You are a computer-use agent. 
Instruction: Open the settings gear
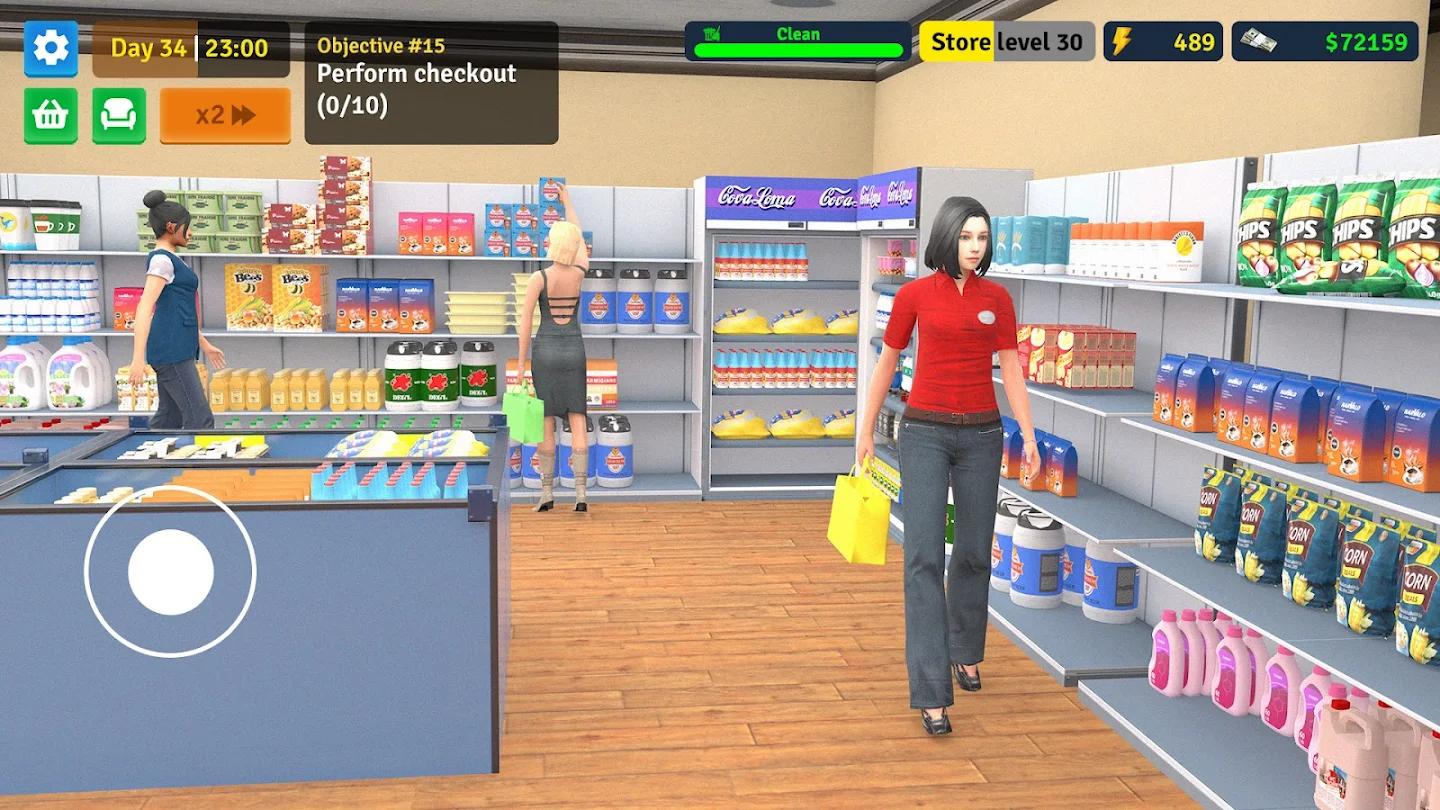point(51,48)
